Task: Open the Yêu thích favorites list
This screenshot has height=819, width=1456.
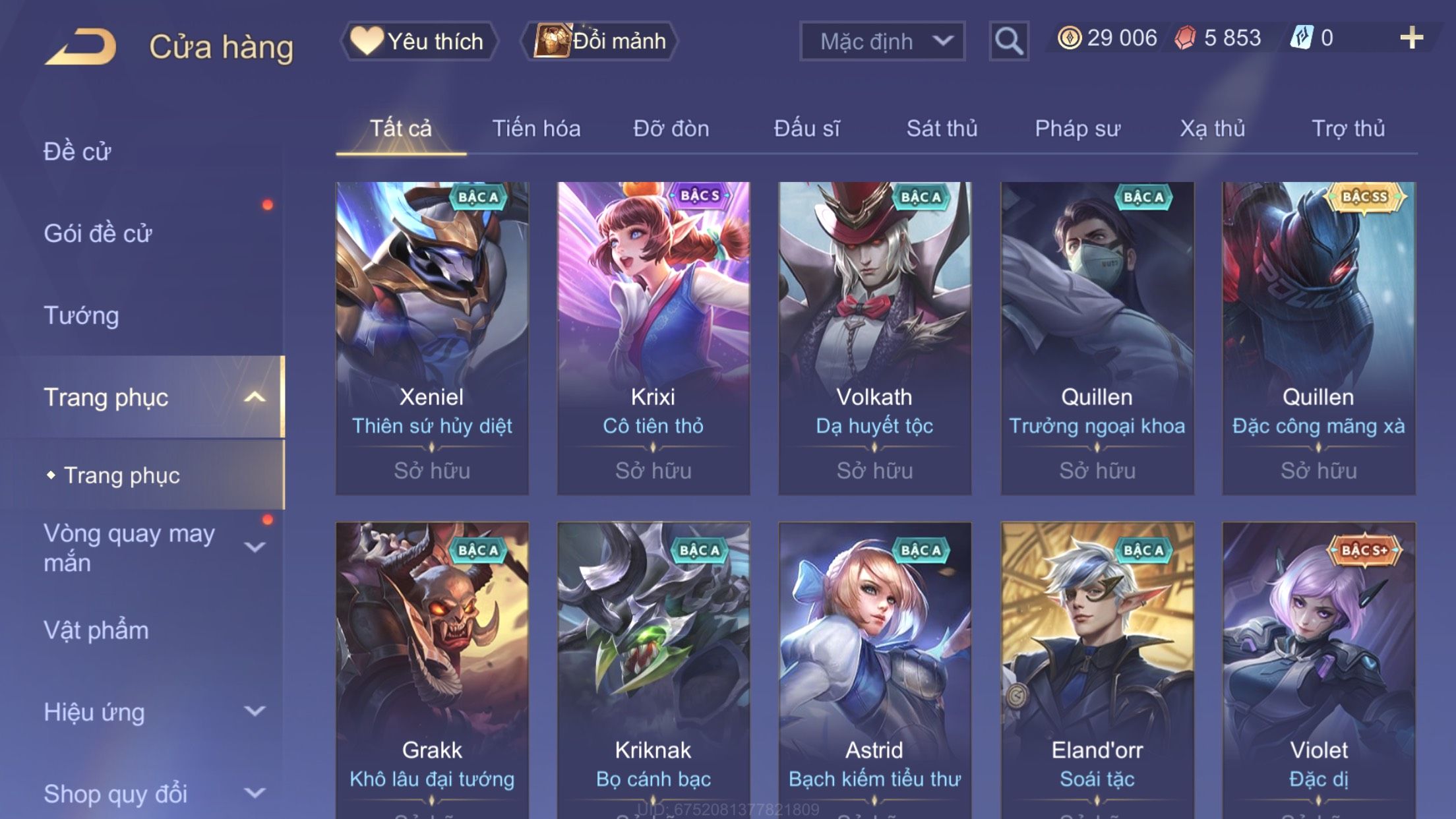Action: click(419, 42)
